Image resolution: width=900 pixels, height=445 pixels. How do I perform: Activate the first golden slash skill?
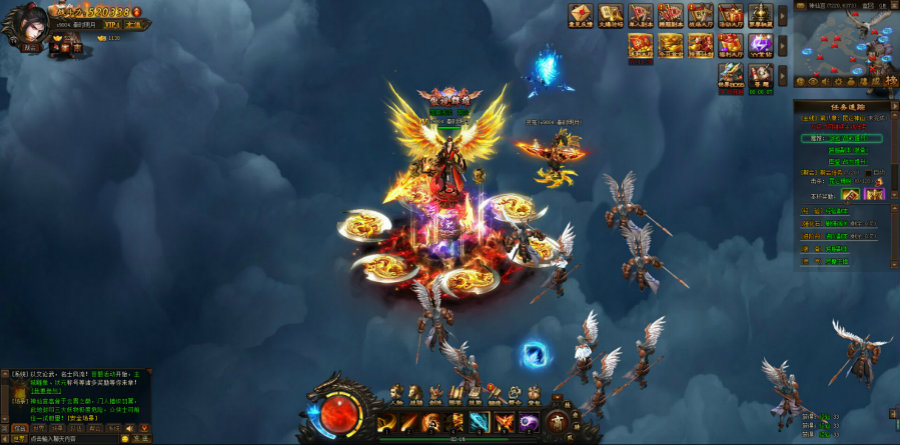click(386, 423)
